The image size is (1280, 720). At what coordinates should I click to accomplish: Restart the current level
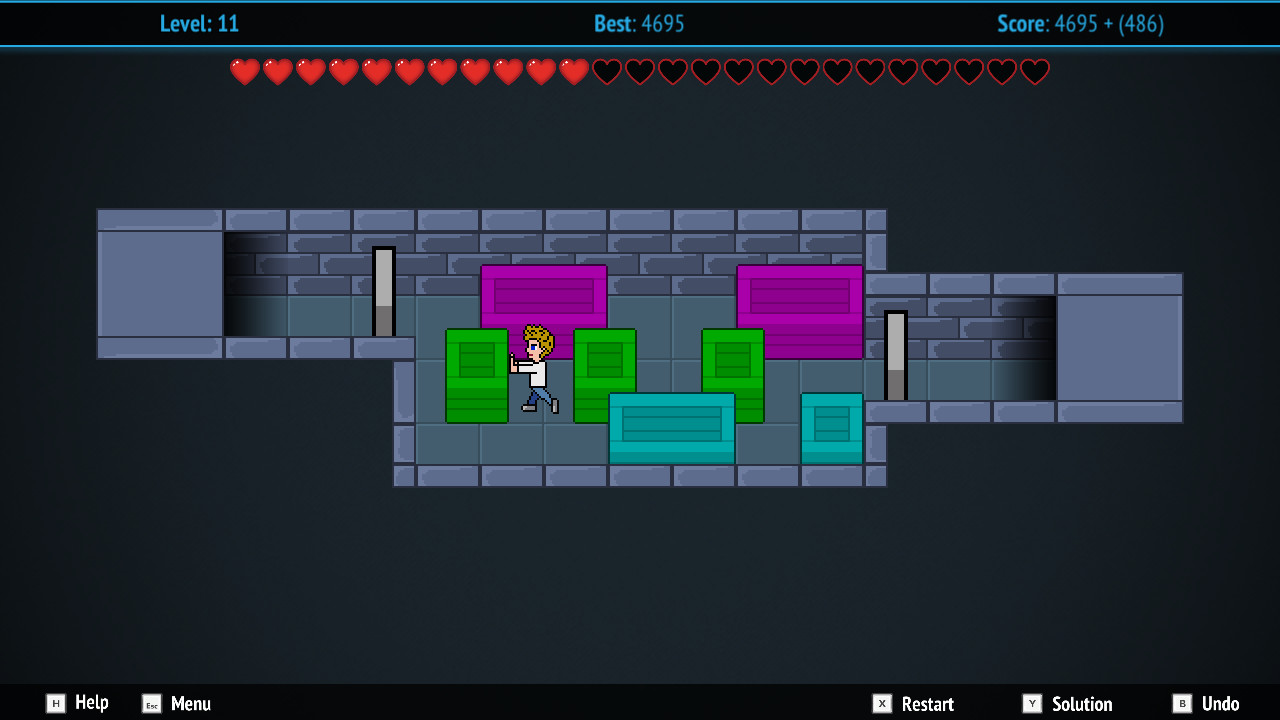927,704
